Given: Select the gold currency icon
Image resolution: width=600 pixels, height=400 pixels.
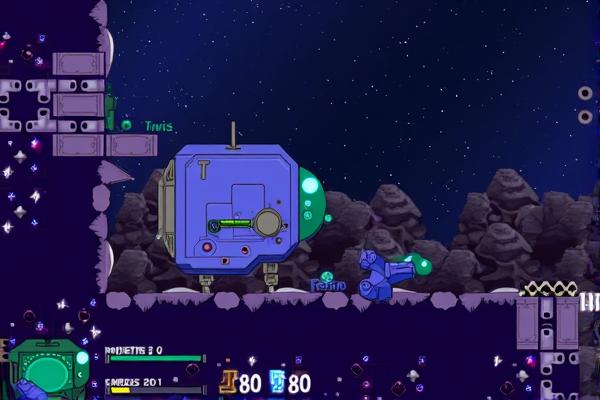Looking at the screenshot, I should (228, 382).
